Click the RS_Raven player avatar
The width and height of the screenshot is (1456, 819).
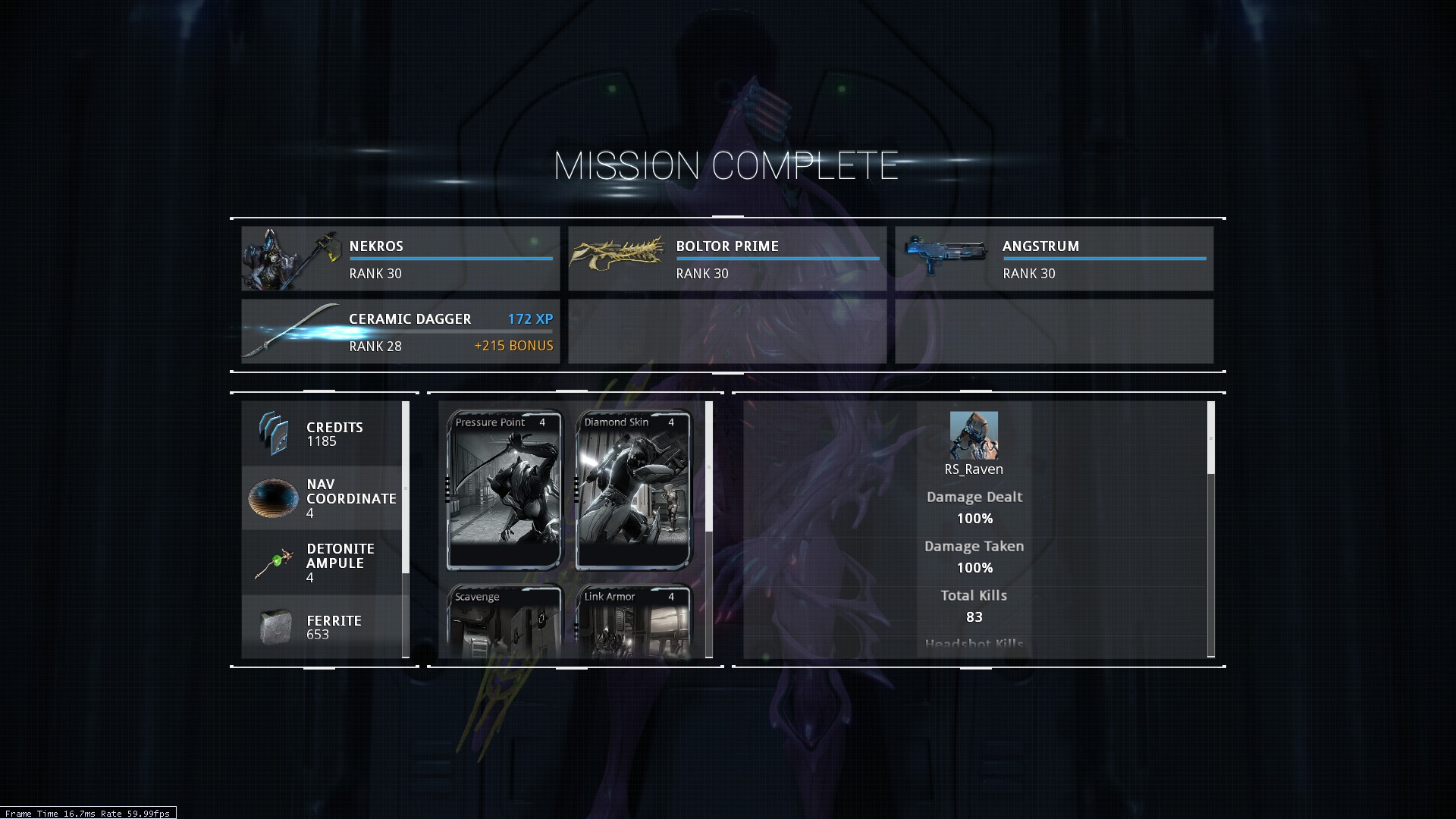click(974, 435)
